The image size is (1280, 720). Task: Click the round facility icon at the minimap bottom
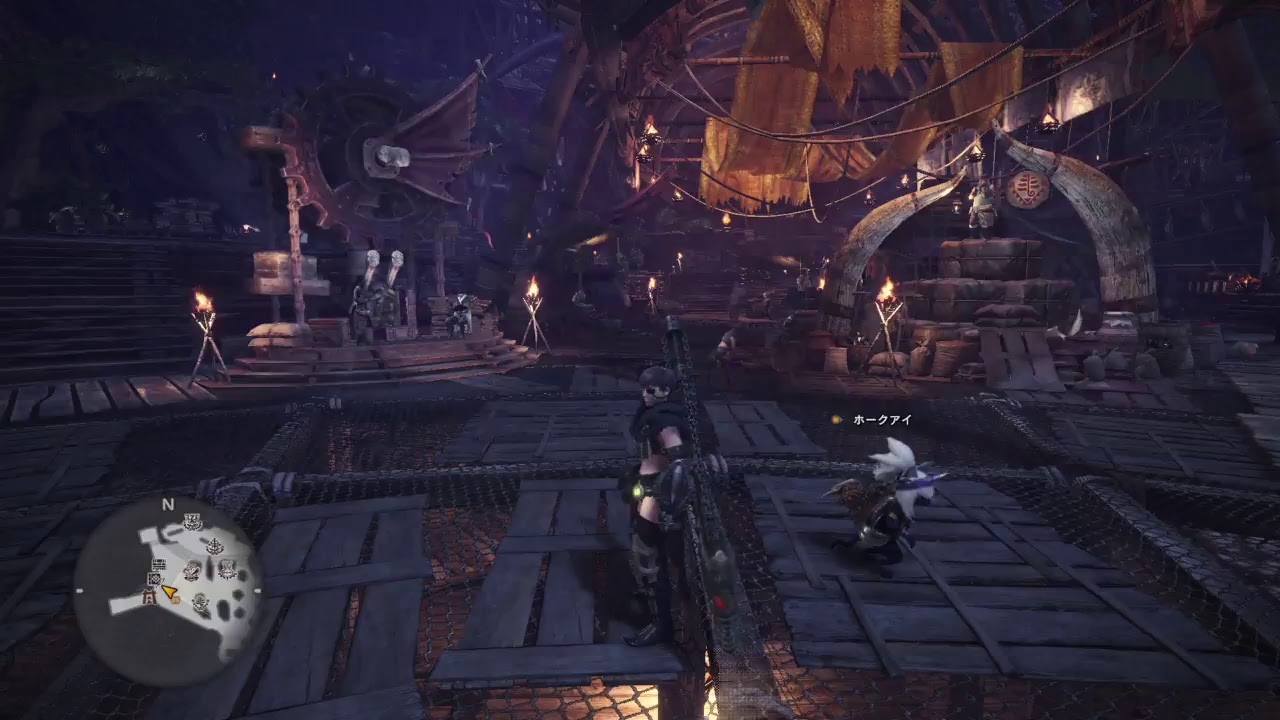tap(200, 602)
